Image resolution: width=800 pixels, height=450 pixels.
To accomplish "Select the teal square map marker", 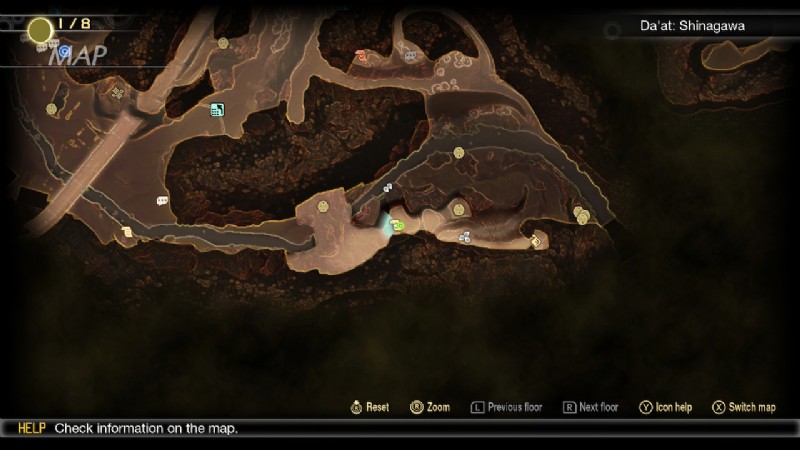I will coord(217,110).
